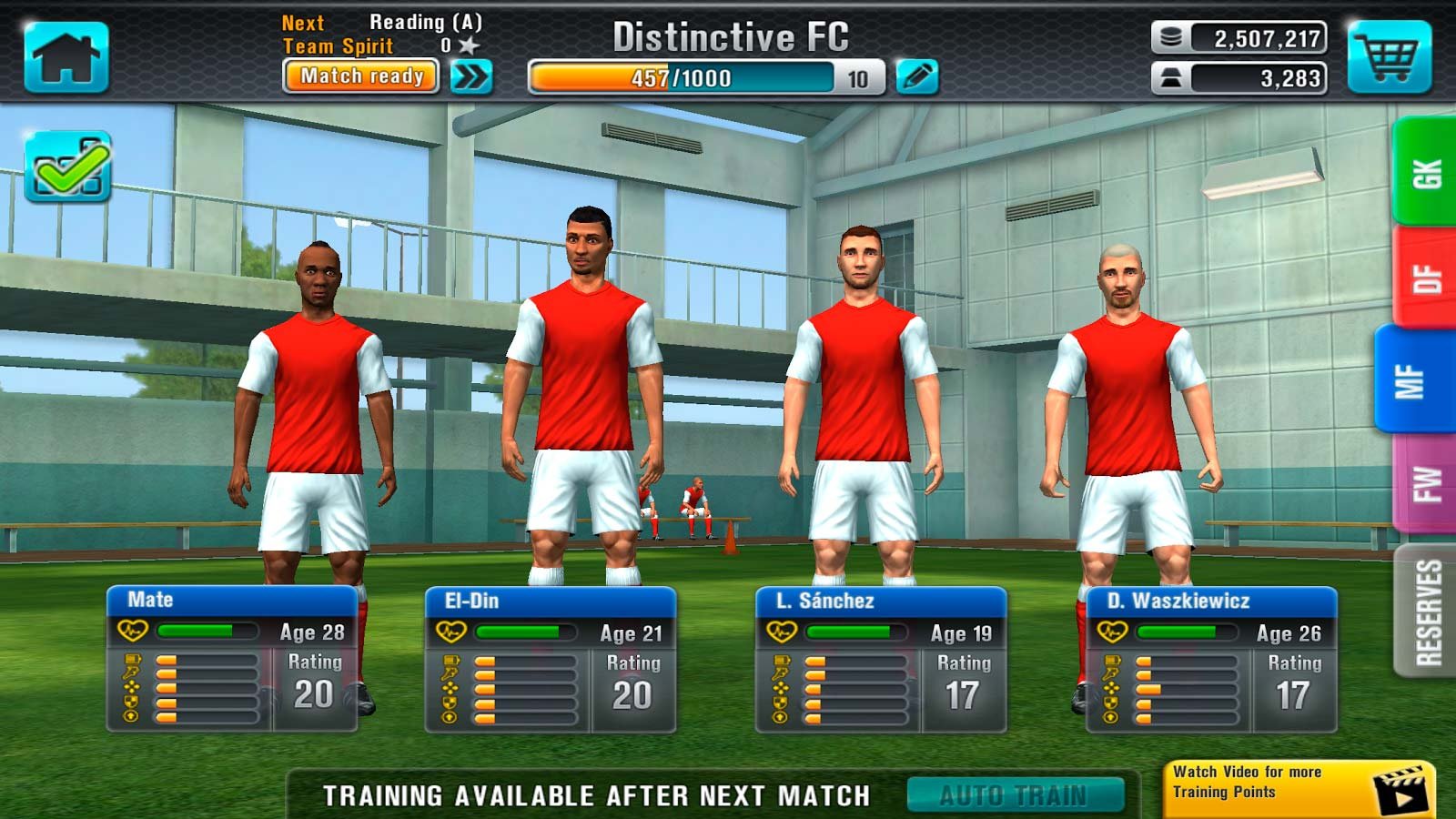Click the coins balance display
Screen dimensions: 1456x819
[1239, 38]
